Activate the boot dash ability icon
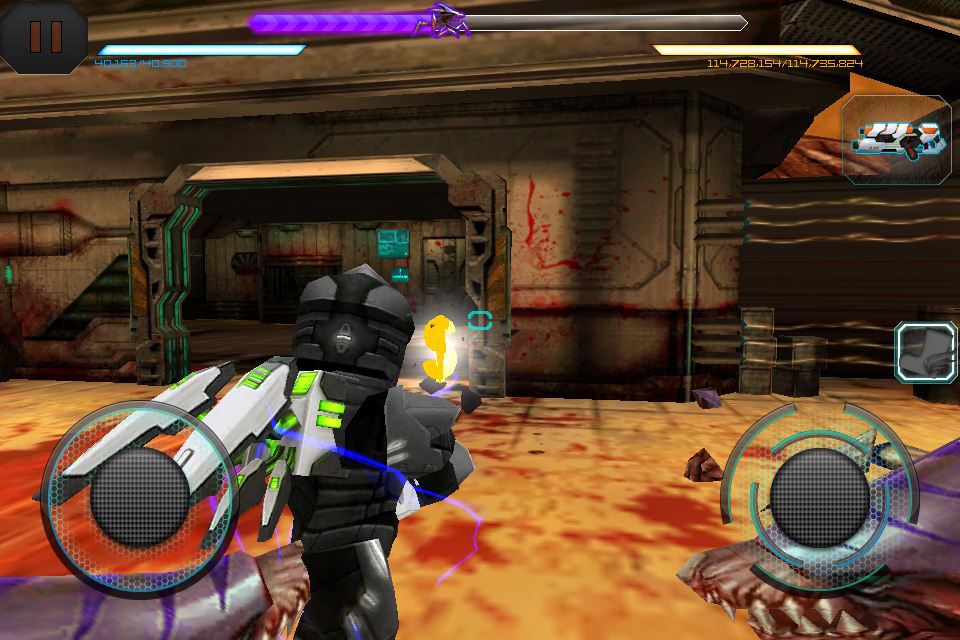The width and height of the screenshot is (960, 640). click(x=926, y=352)
